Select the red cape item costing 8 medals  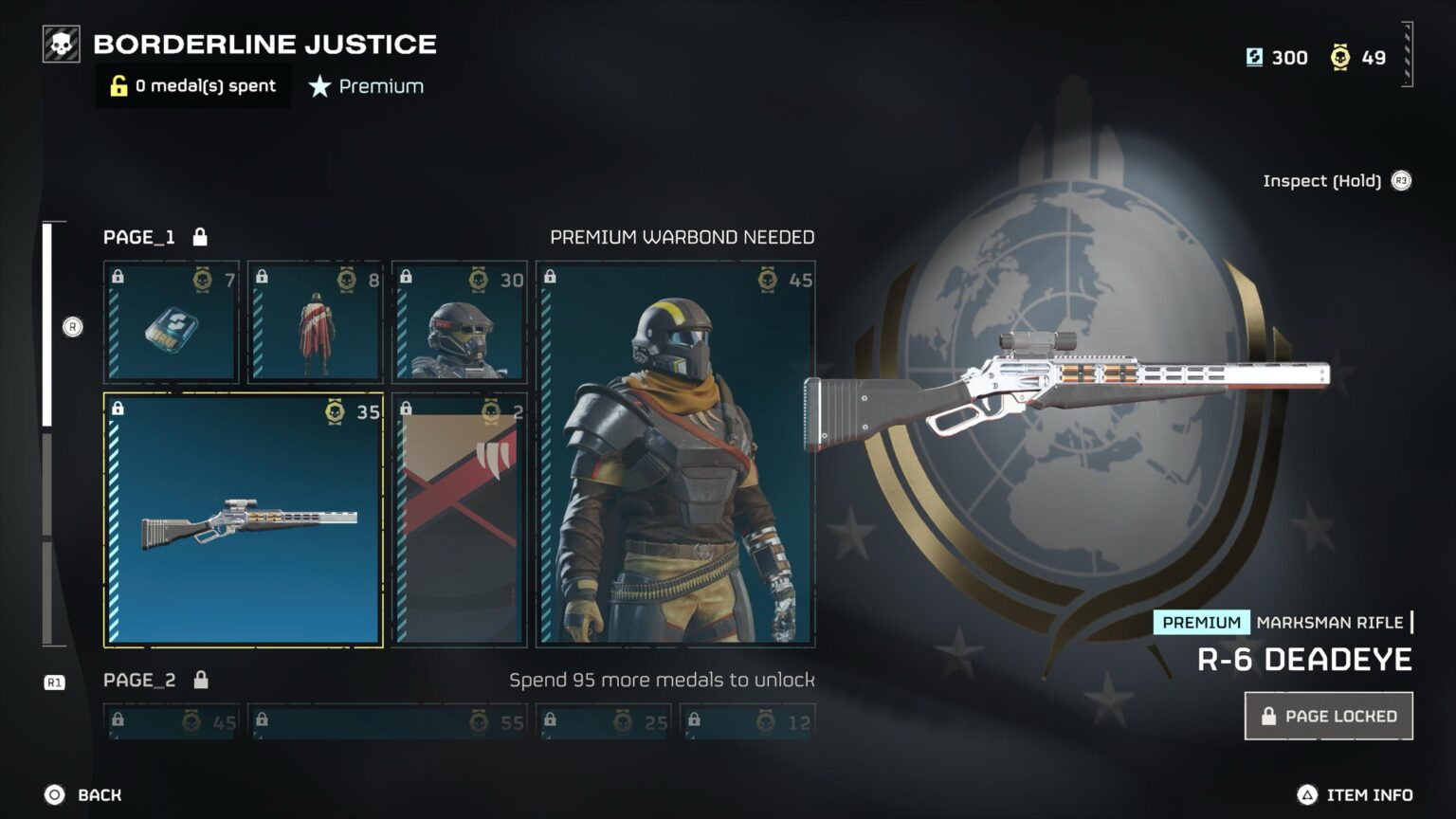pos(315,322)
